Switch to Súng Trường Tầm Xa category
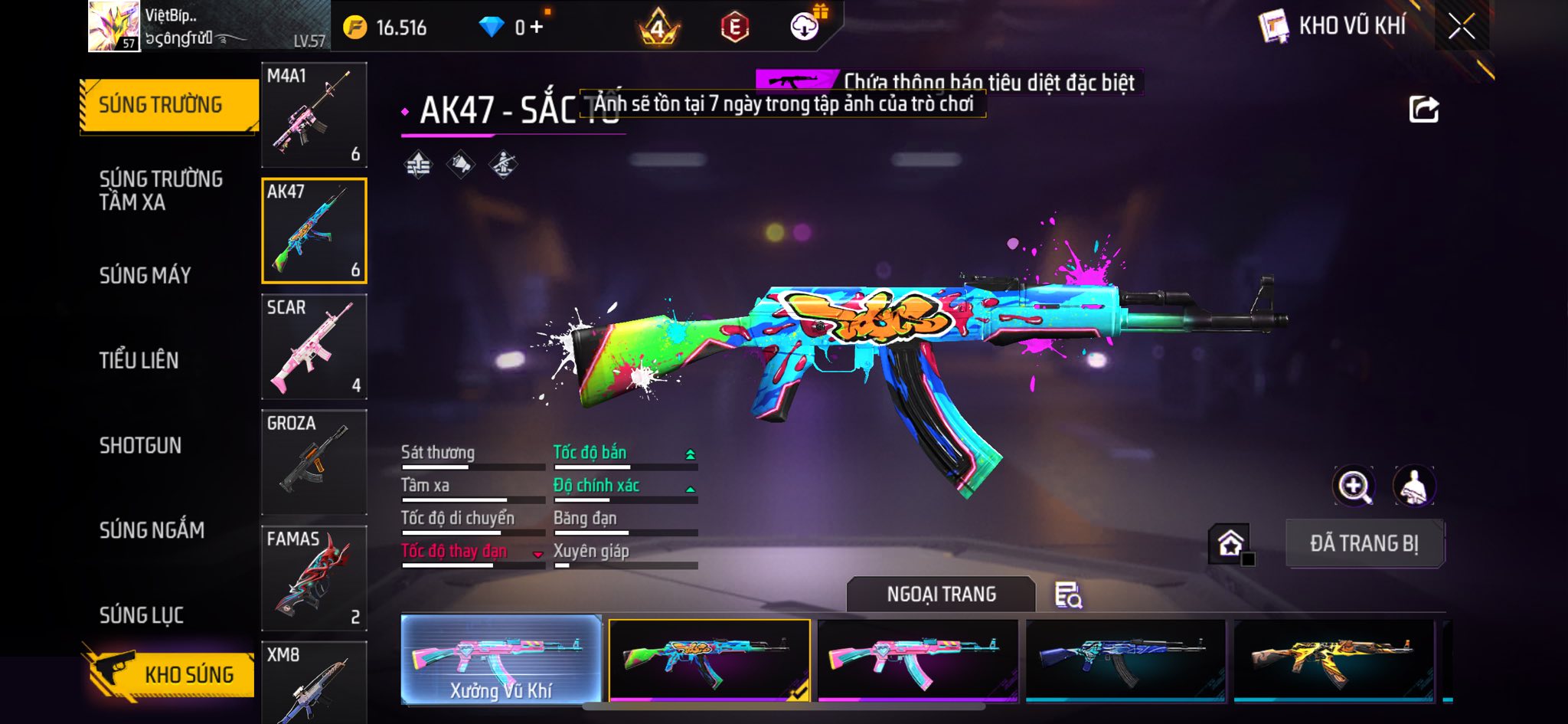Image resolution: width=1568 pixels, height=724 pixels. point(161,190)
